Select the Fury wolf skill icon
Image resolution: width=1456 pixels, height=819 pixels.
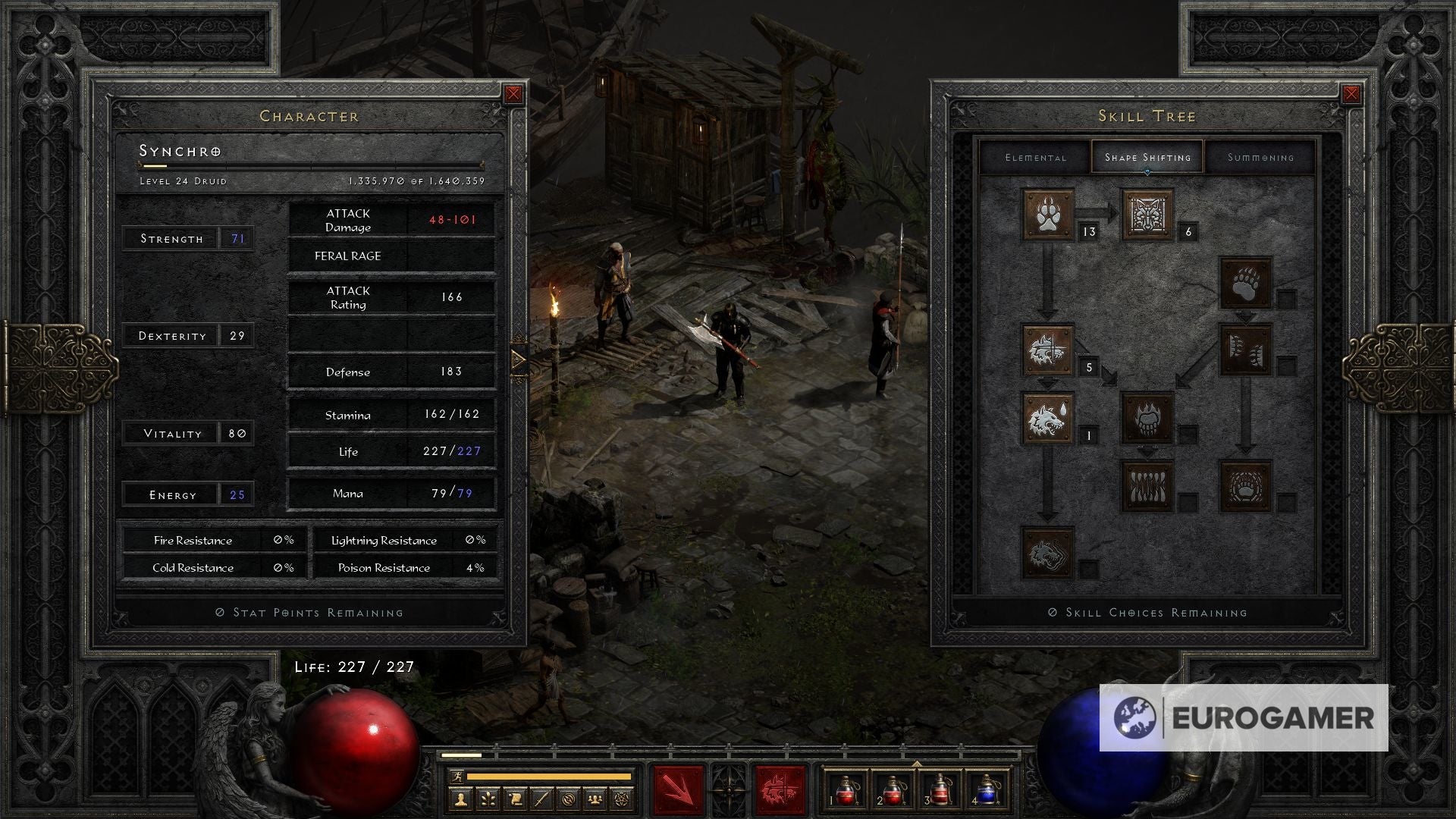coord(1048,553)
